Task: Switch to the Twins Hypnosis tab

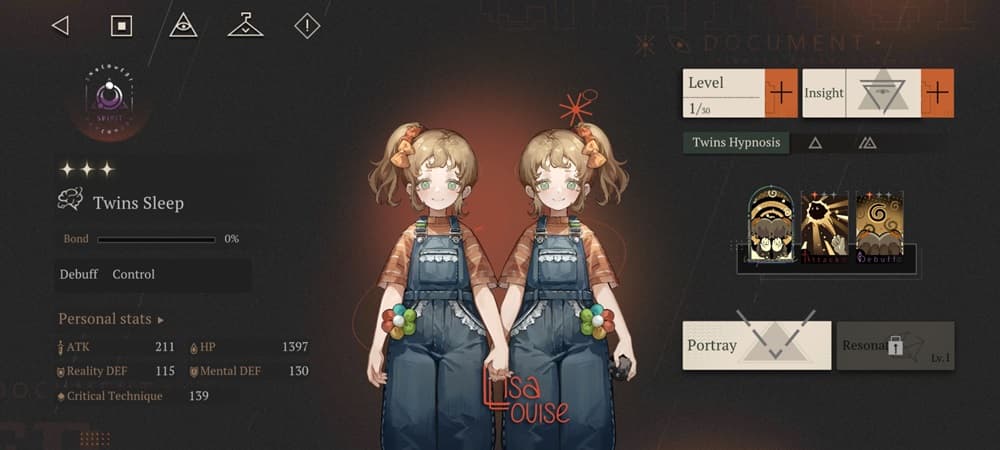Action: tap(736, 143)
